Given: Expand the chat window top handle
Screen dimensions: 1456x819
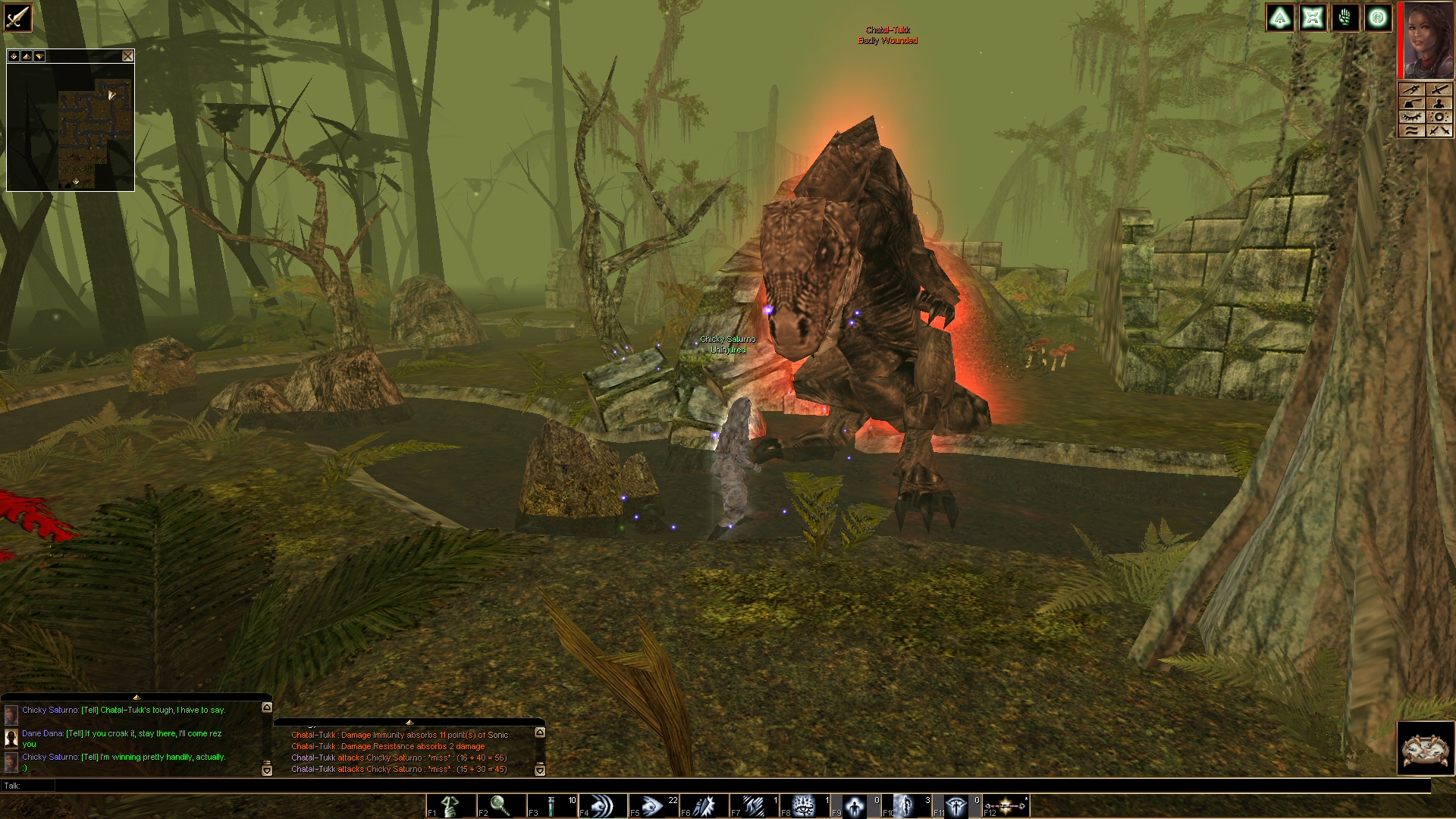Looking at the screenshot, I should 136,697.
